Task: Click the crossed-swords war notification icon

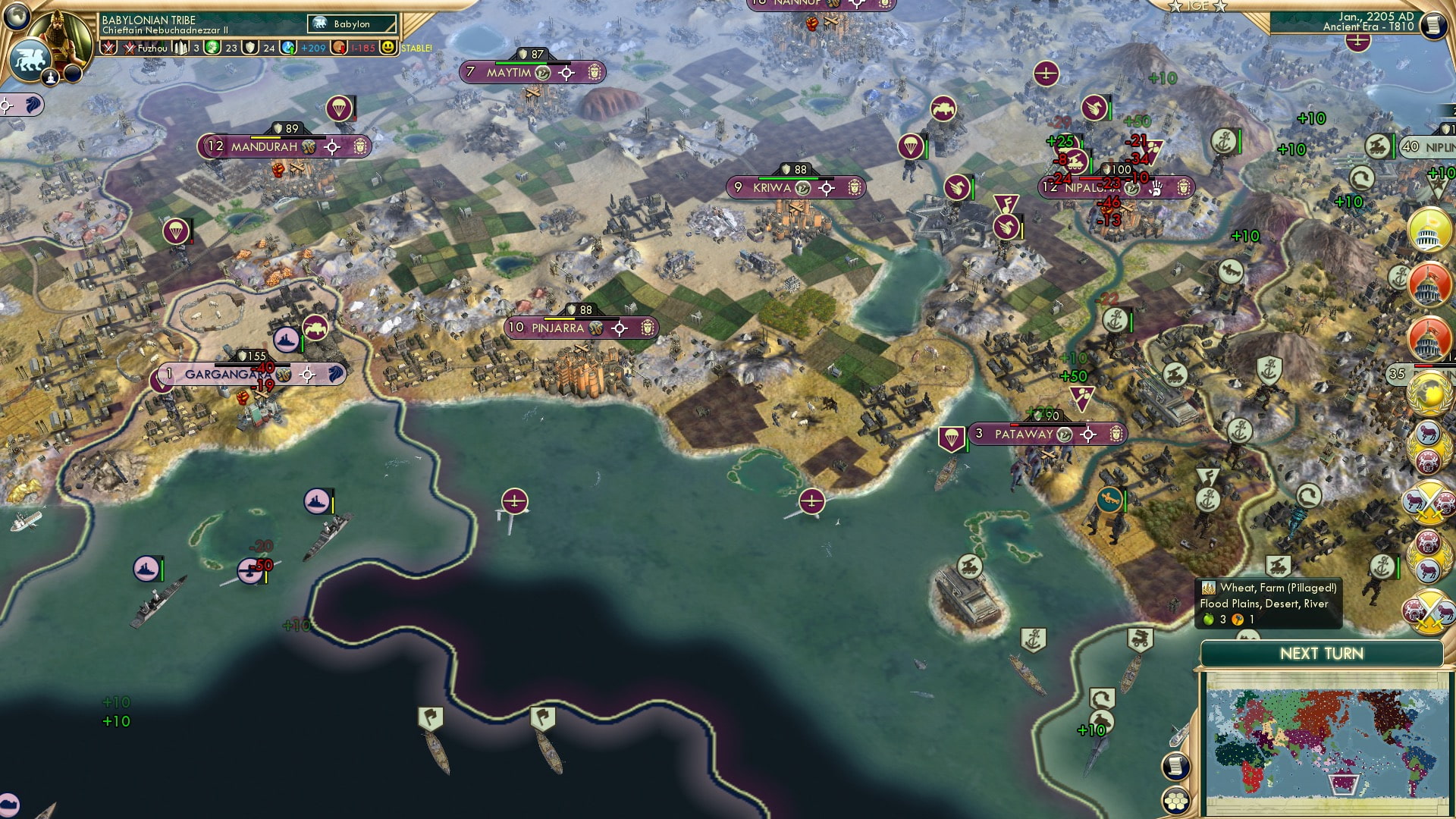Action: [x=1429, y=504]
